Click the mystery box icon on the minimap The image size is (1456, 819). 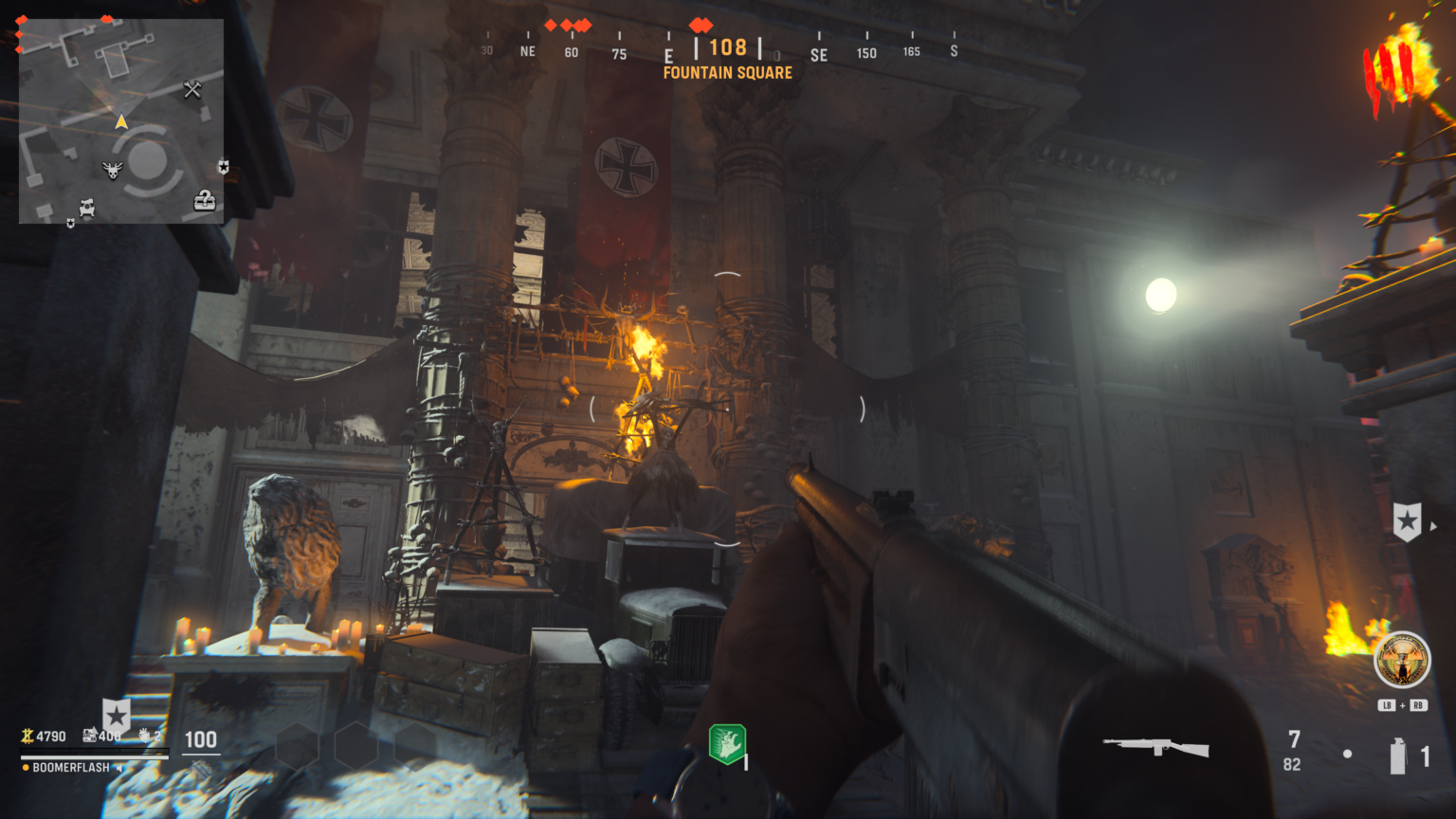coord(204,200)
